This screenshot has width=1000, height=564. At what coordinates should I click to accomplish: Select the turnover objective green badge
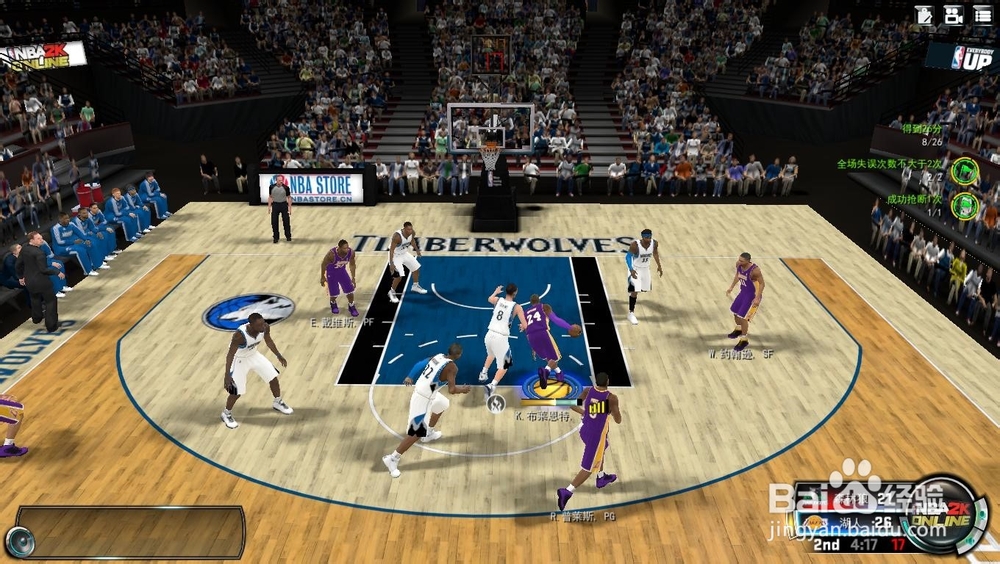(x=963, y=170)
